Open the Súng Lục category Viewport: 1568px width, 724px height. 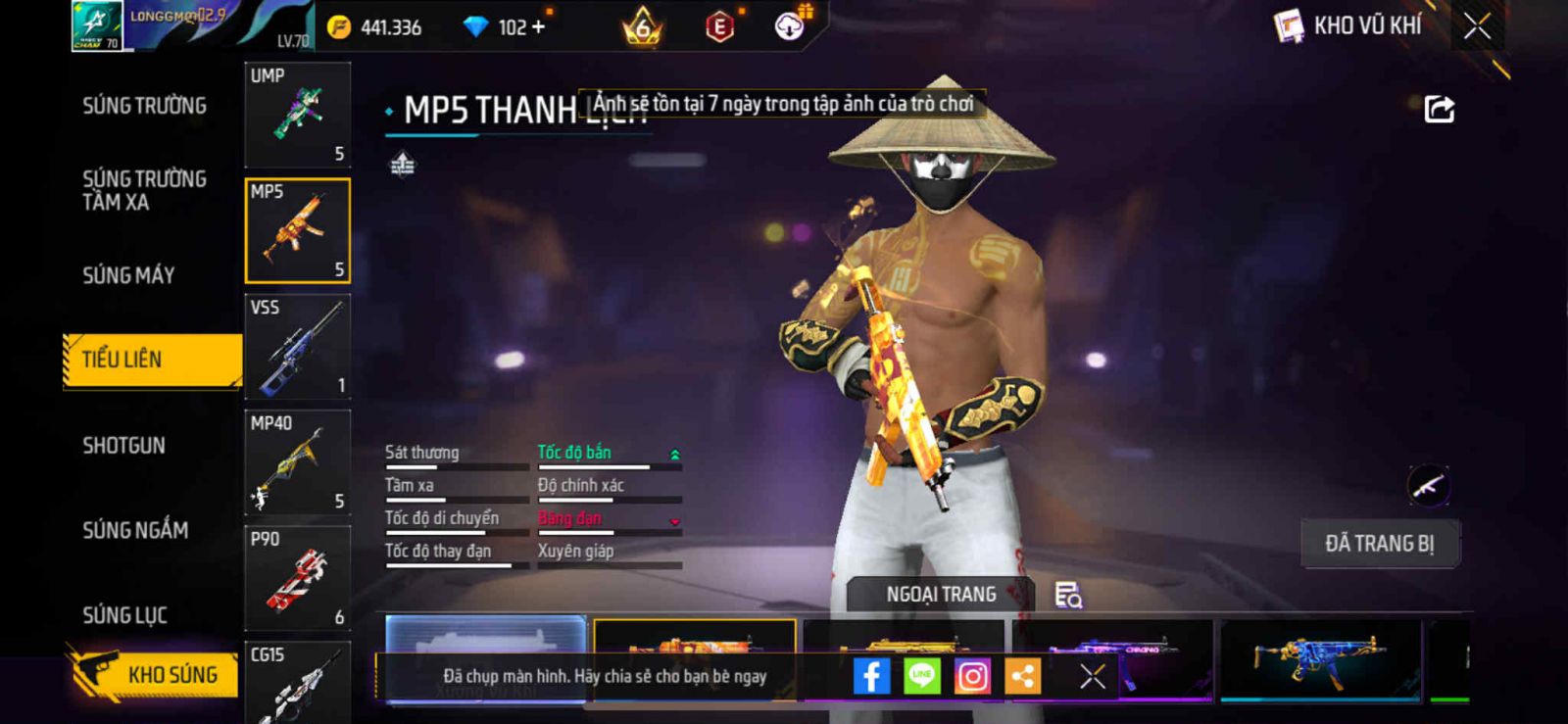coord(124,615)
